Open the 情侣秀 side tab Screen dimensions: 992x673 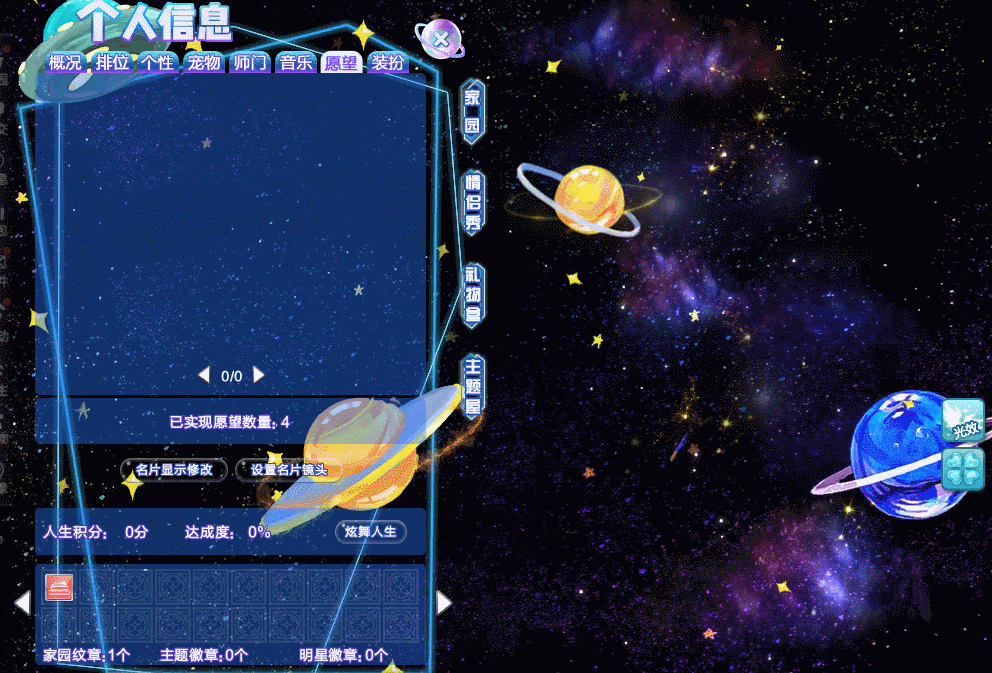click(473, 203)
